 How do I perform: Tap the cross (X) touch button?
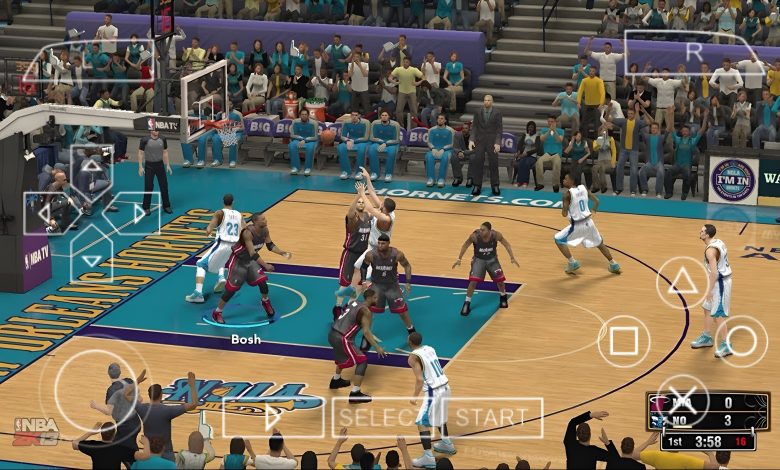coord(682,399)
